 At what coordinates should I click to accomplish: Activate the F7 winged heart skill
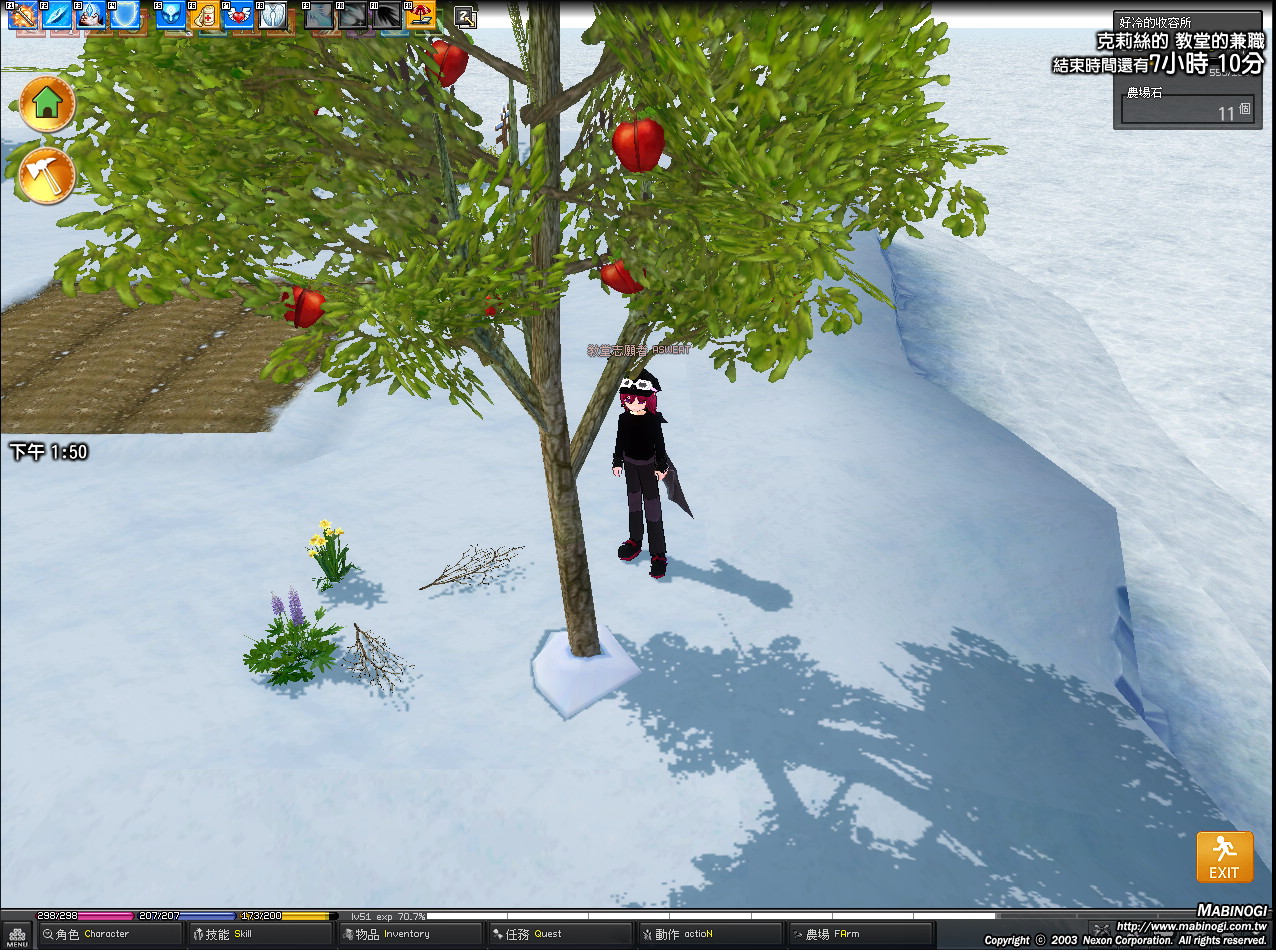tap(238, 15)
